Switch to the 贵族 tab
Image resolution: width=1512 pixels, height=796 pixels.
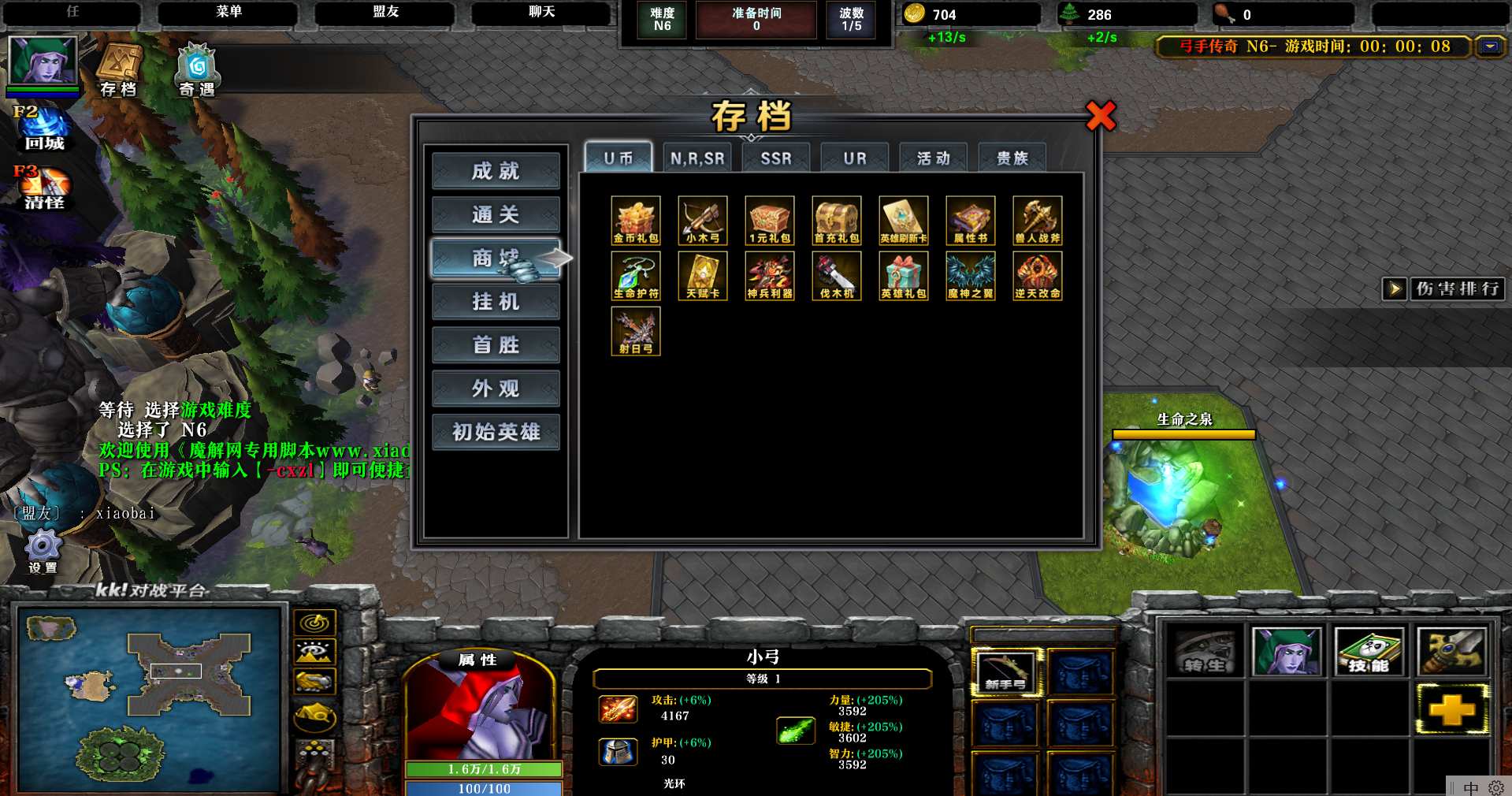click(1012, 158)
